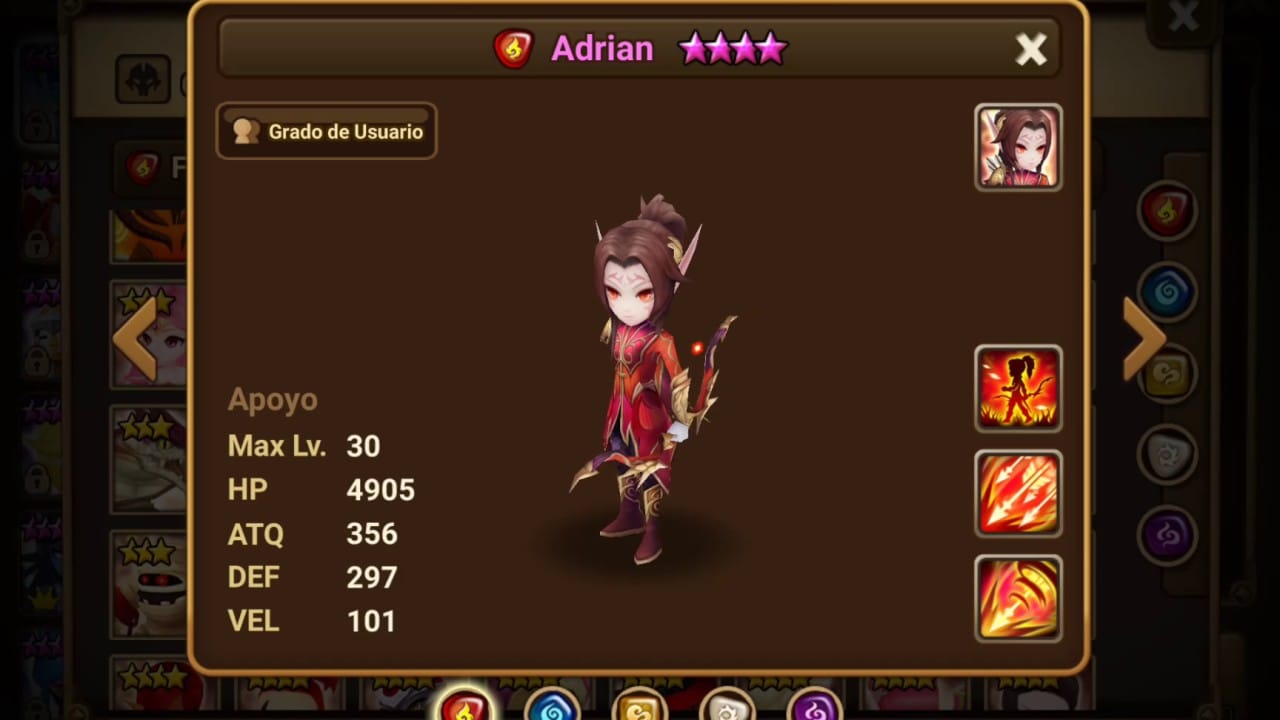
Task: Open the Grado de Usuario ratings
Action: (327, 131)
